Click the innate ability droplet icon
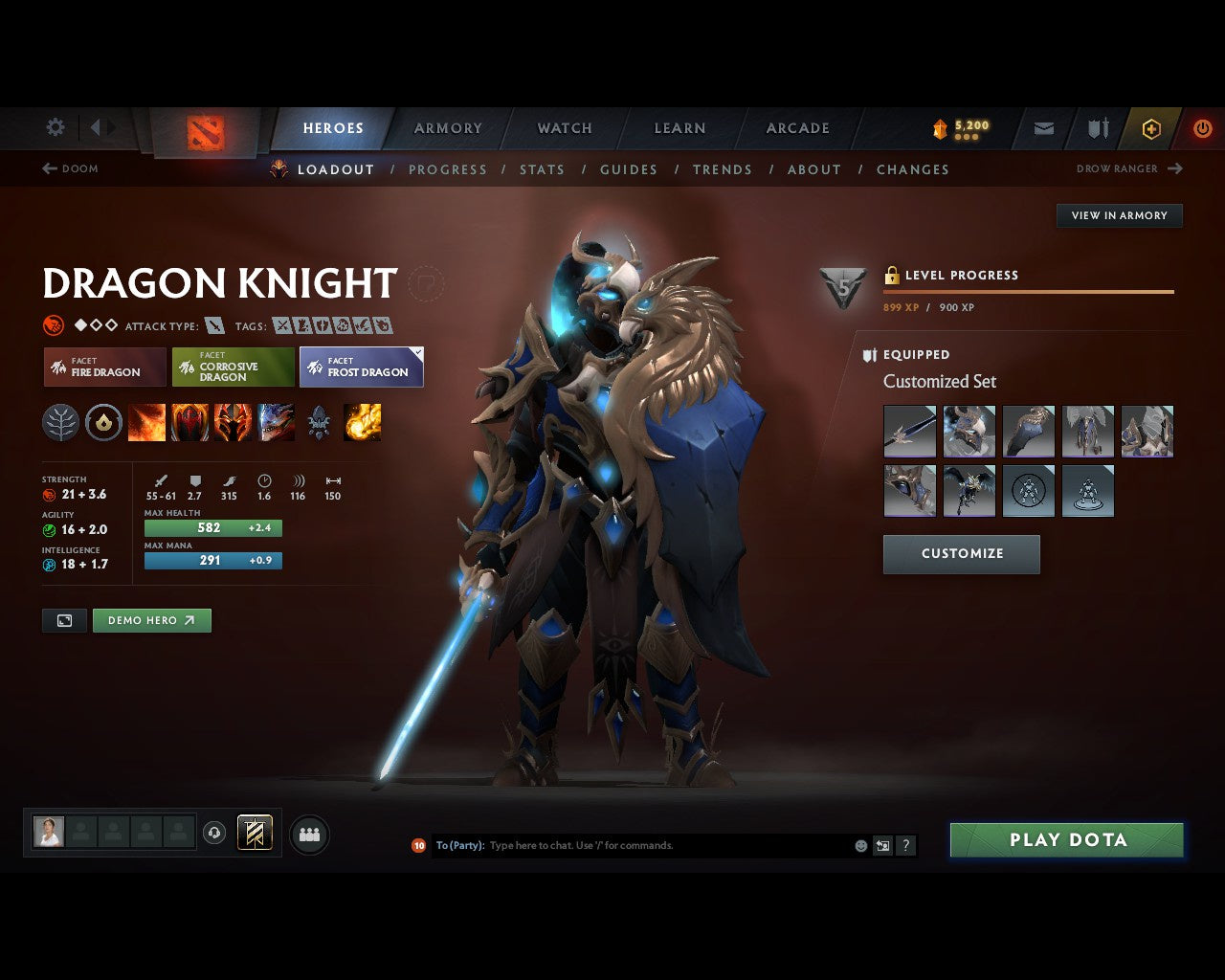The width and height of the screenshot is (1225, 980). (x=103, y=422)
